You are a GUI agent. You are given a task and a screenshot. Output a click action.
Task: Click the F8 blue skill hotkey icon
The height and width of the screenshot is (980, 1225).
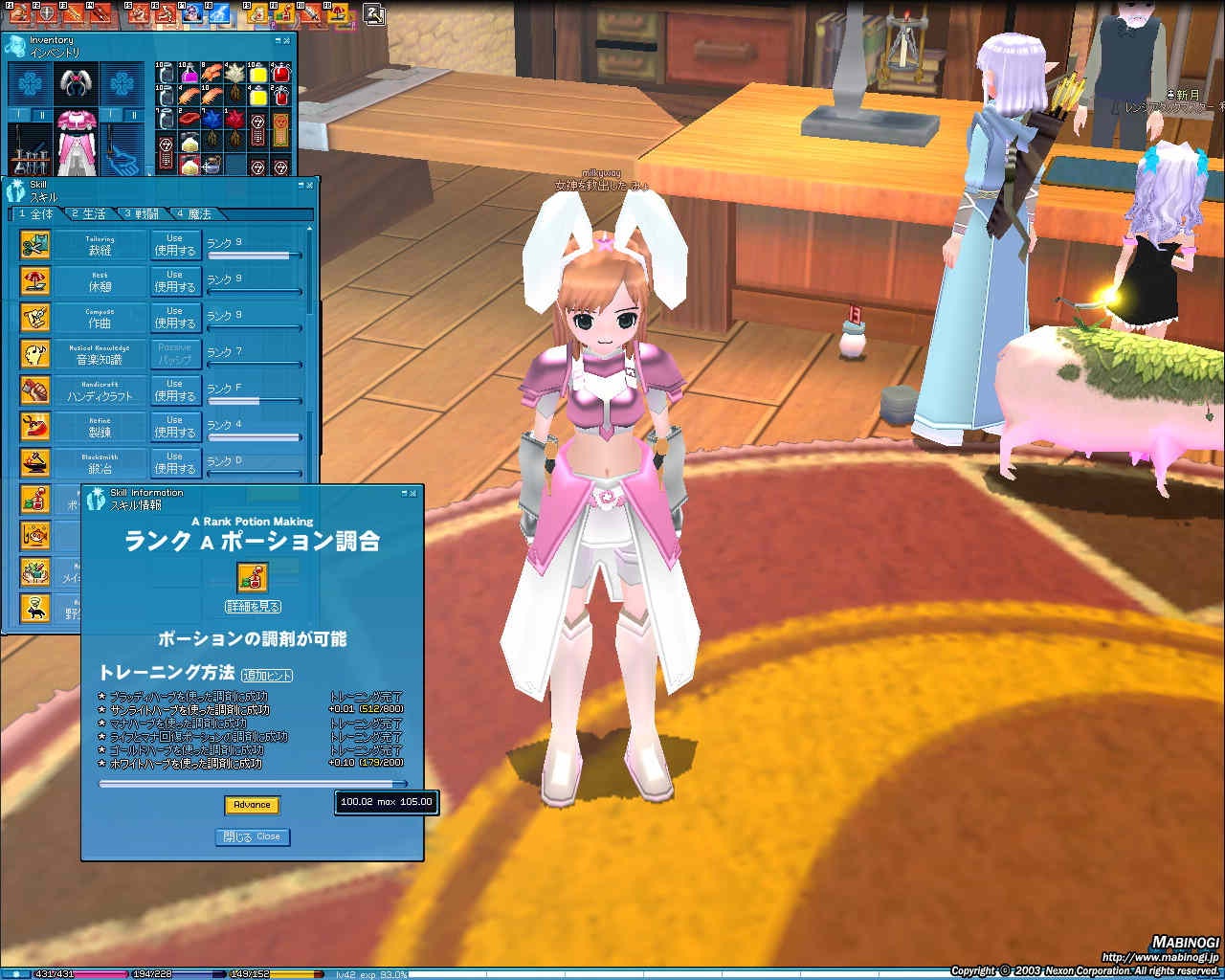[217, 14]
